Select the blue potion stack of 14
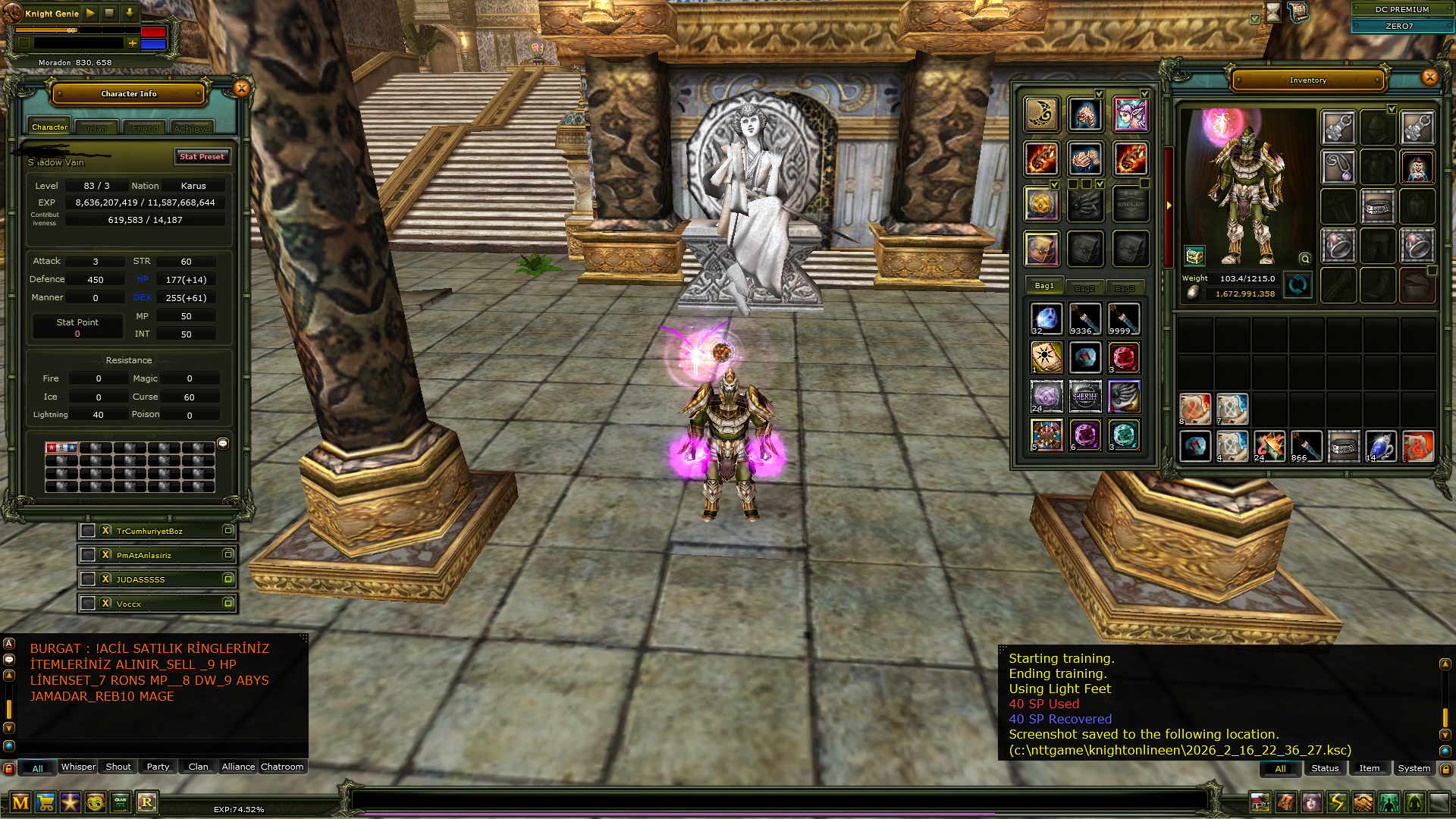This screenshot has width=1456, height=819. tap(1380, 446)
